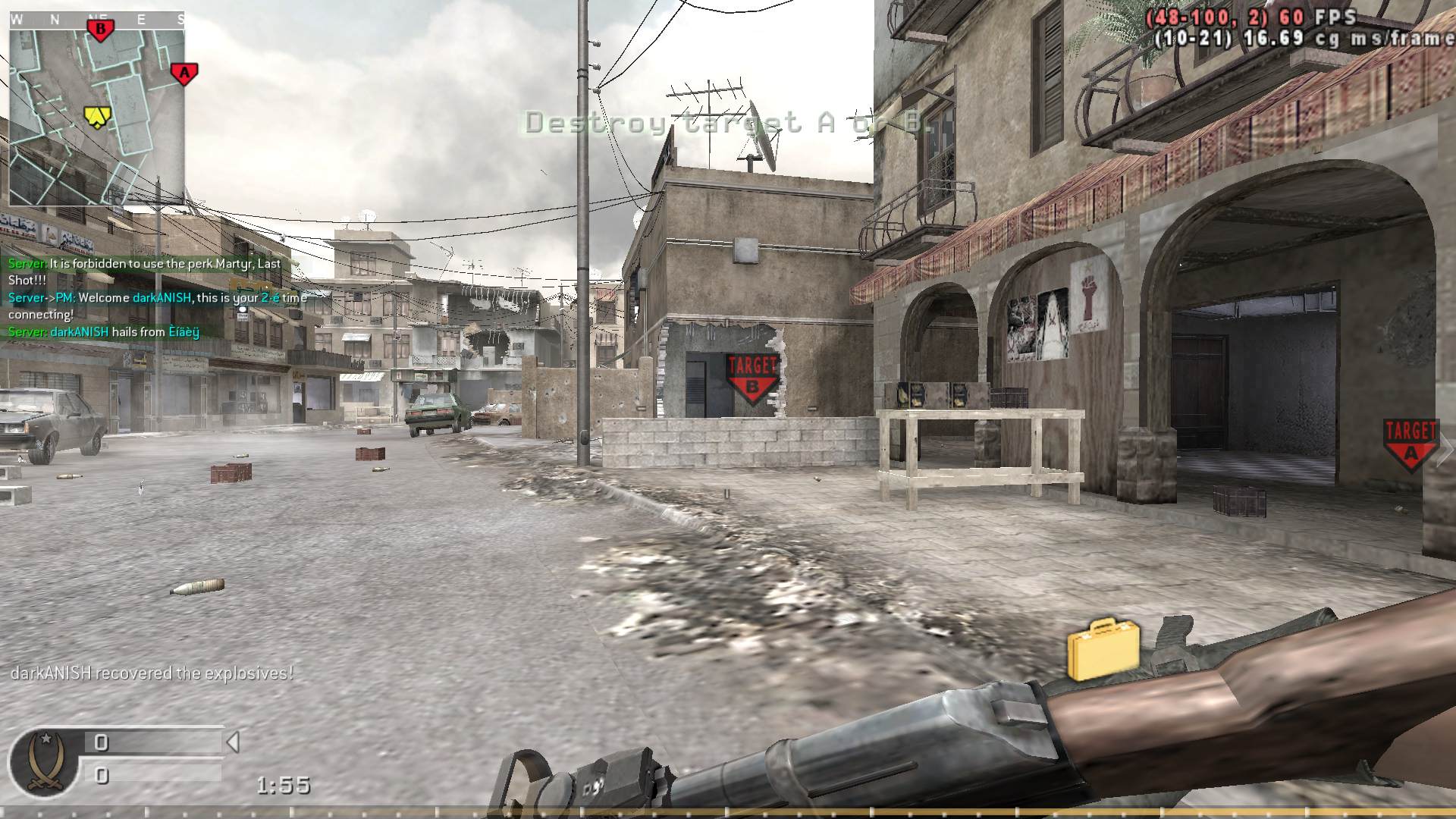Click the darkANISH recovered the explosives notification
Screen dimensions: 1456x819
149,672
